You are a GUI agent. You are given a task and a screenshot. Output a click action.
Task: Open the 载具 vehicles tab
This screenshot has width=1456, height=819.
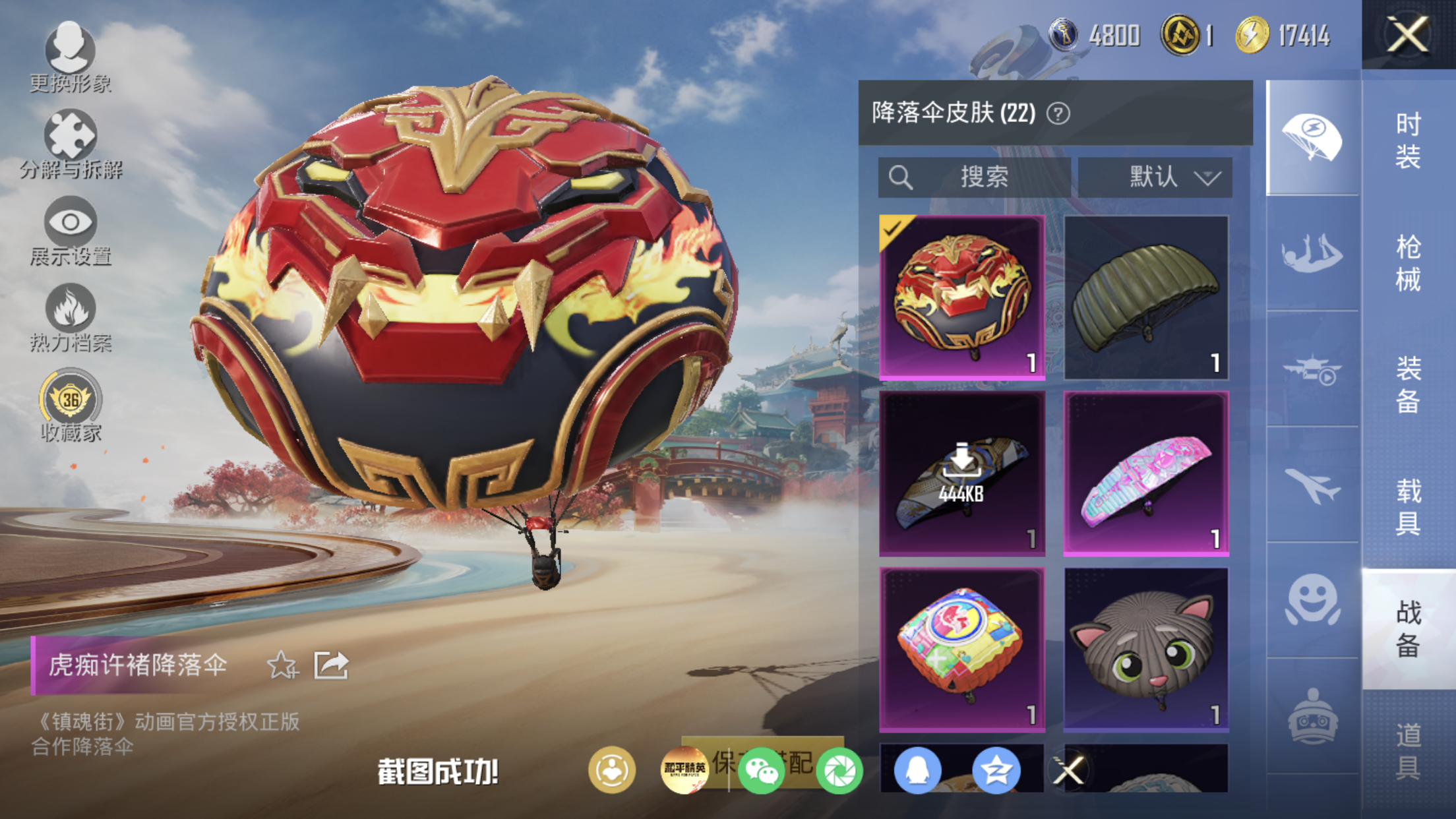[1409, 506]
